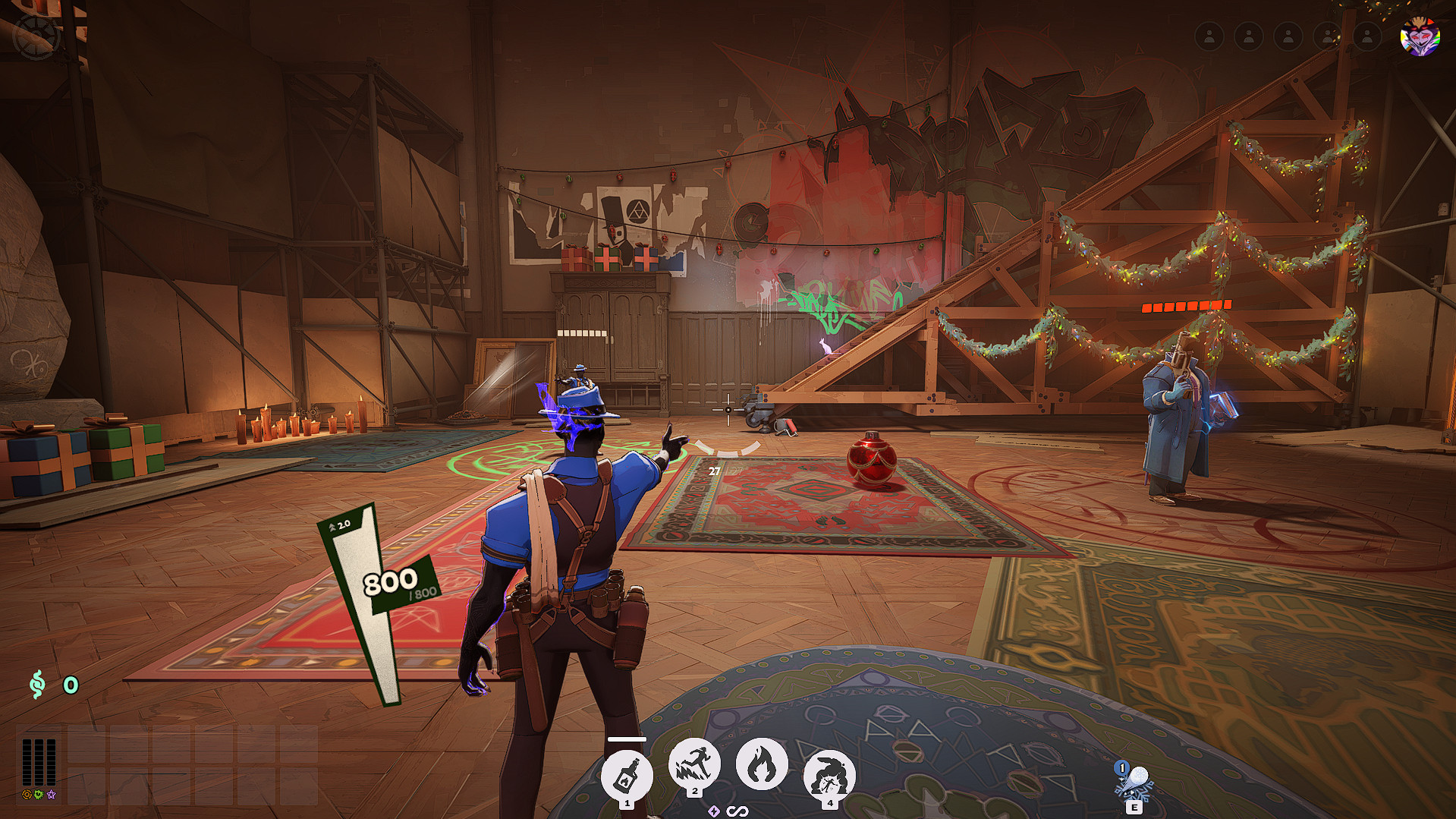Activate the fire bottle ability
Image resolution: width=1456 pixels, height=819 pixels.
coord(627,776)
